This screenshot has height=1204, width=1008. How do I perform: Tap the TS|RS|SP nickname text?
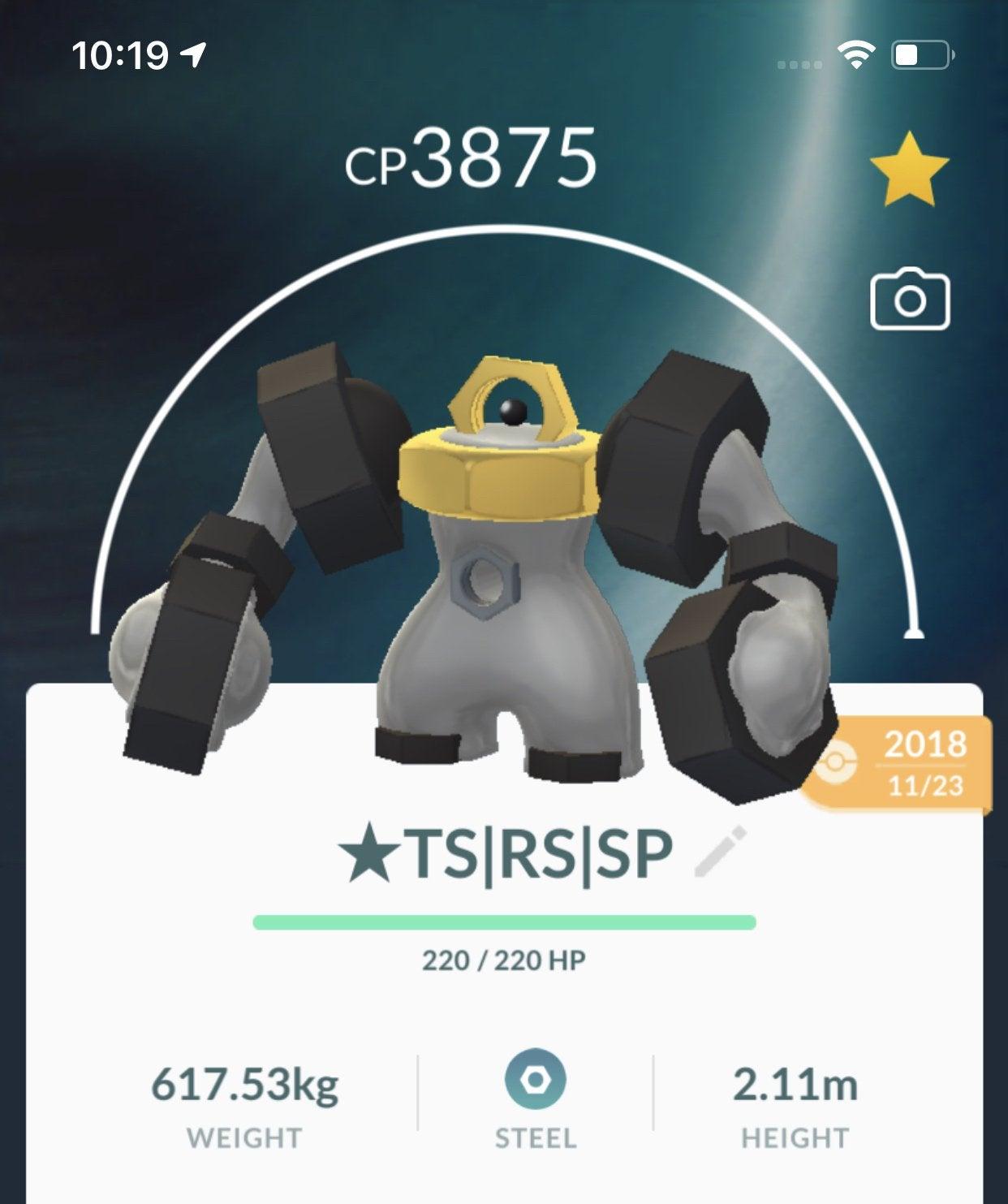point(506,854)
